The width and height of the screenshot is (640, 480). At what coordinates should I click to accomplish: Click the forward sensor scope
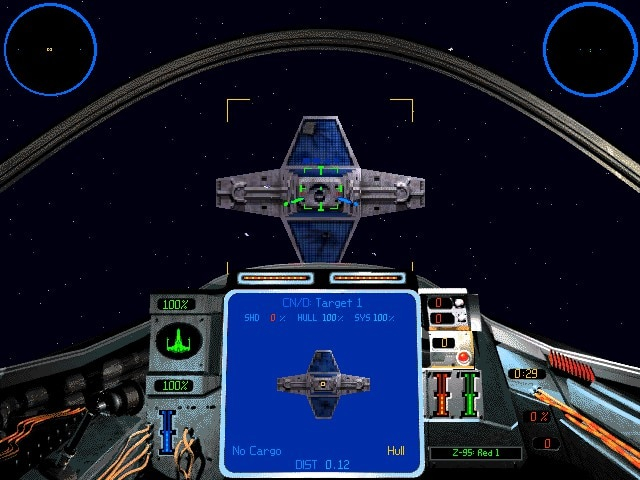click(x=50, y=48)
